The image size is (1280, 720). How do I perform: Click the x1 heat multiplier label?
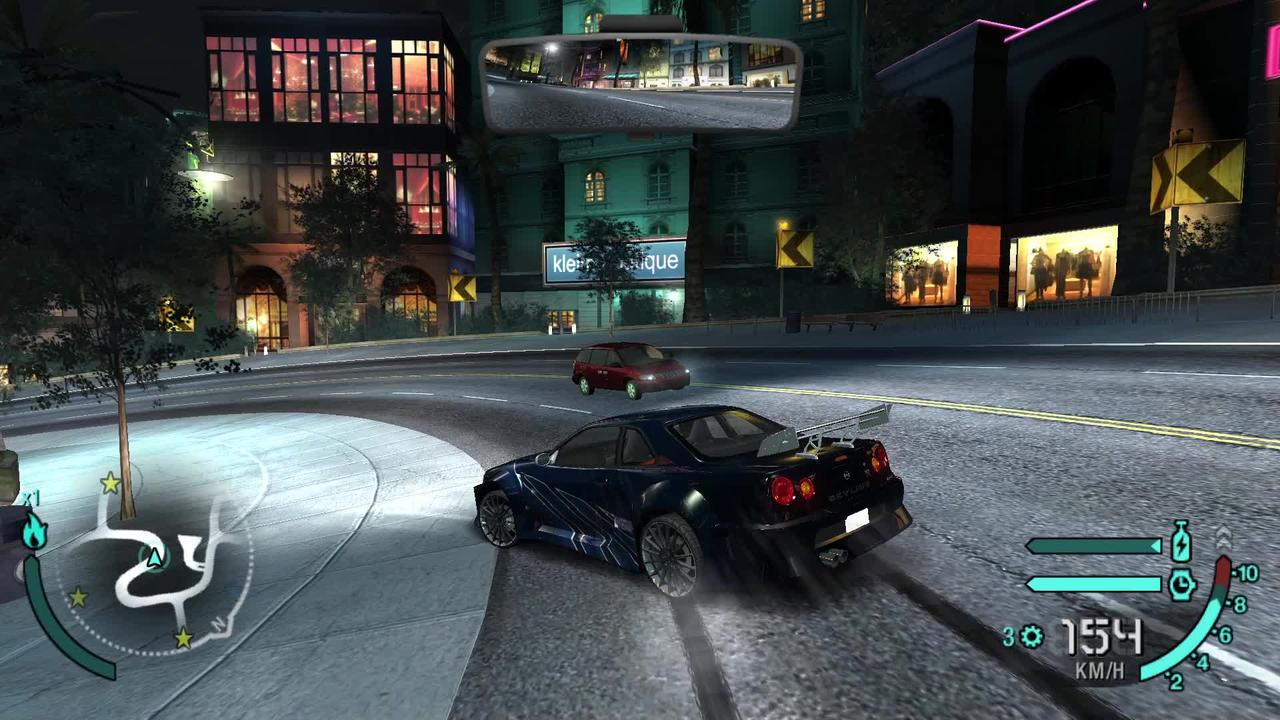pos(29,495)
